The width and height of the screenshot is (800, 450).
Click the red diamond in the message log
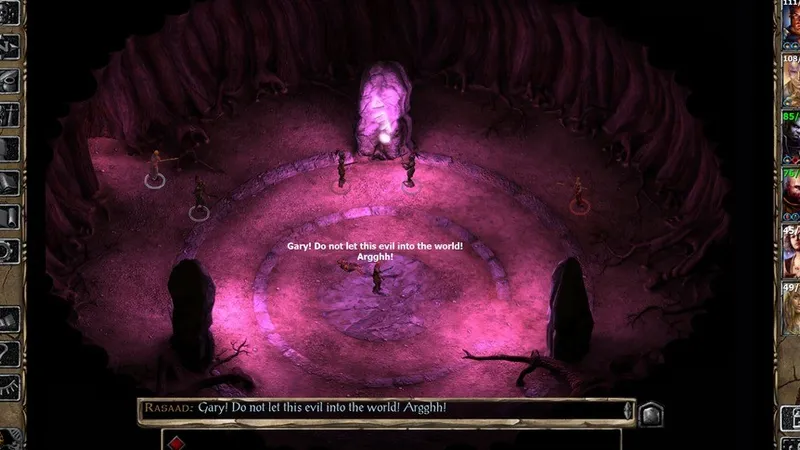click(176, 442)
